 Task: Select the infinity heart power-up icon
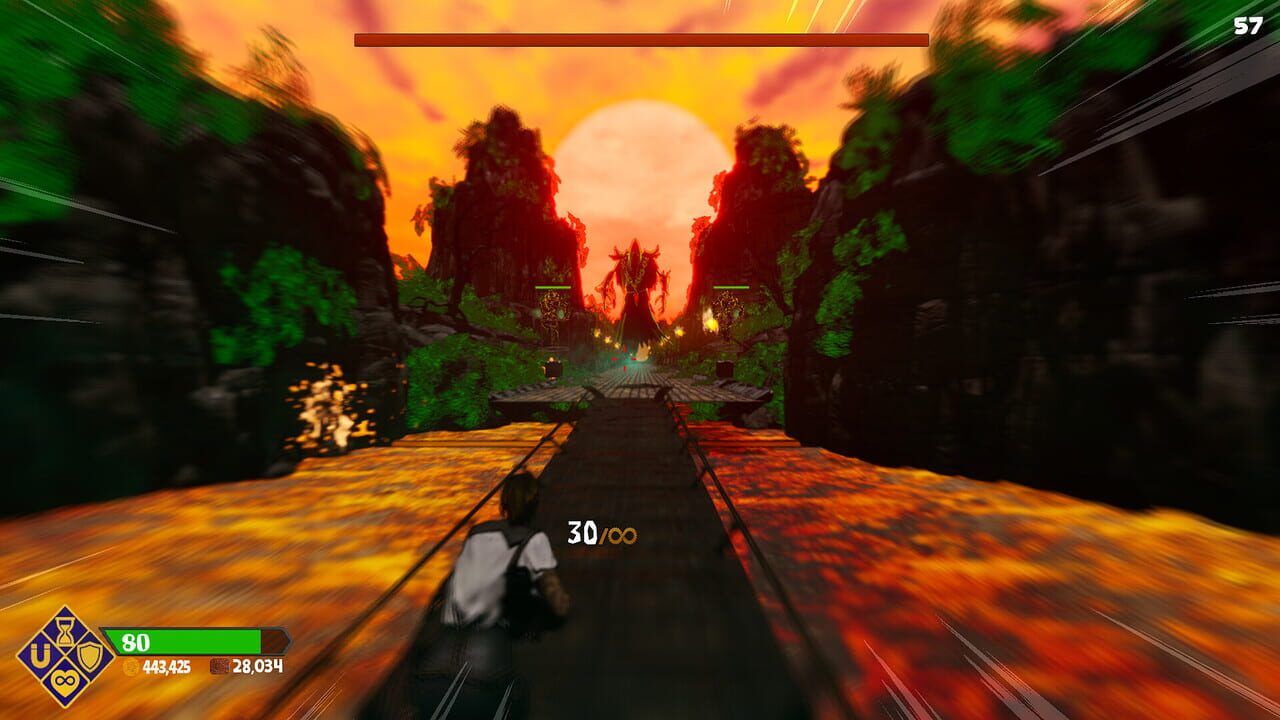[64, 681]
